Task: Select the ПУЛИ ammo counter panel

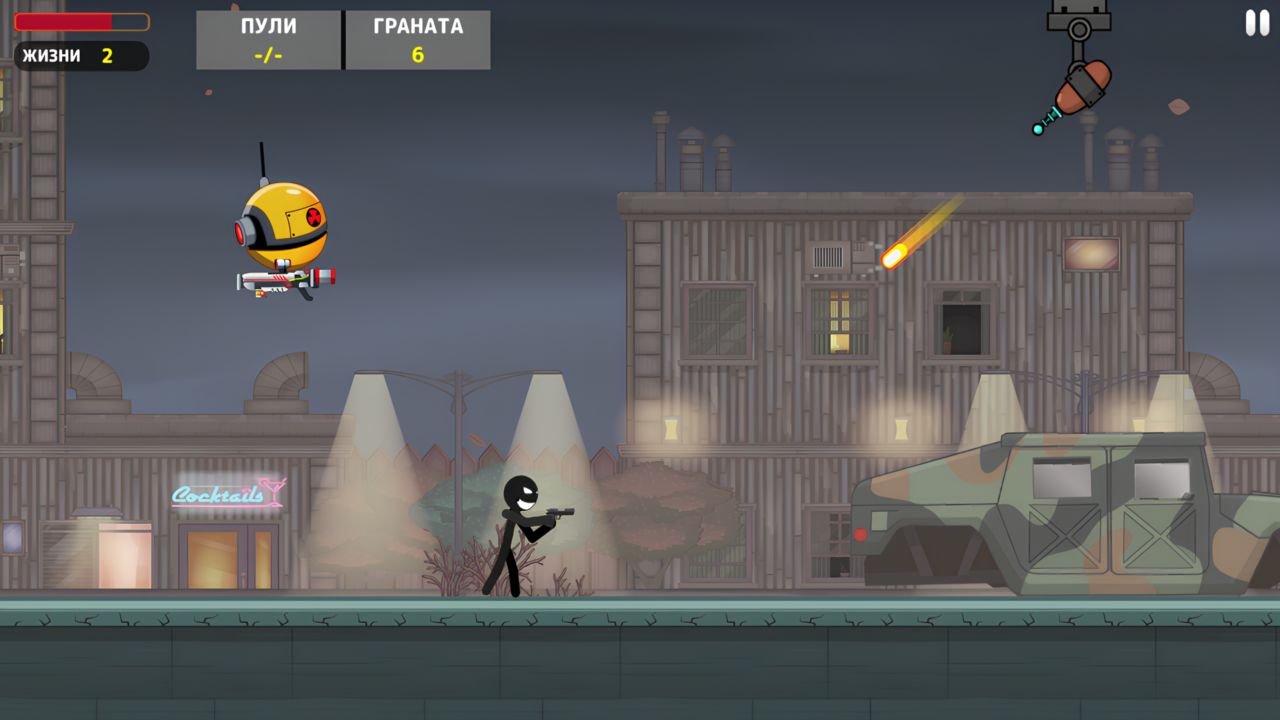Action: [x=267, y=40]
